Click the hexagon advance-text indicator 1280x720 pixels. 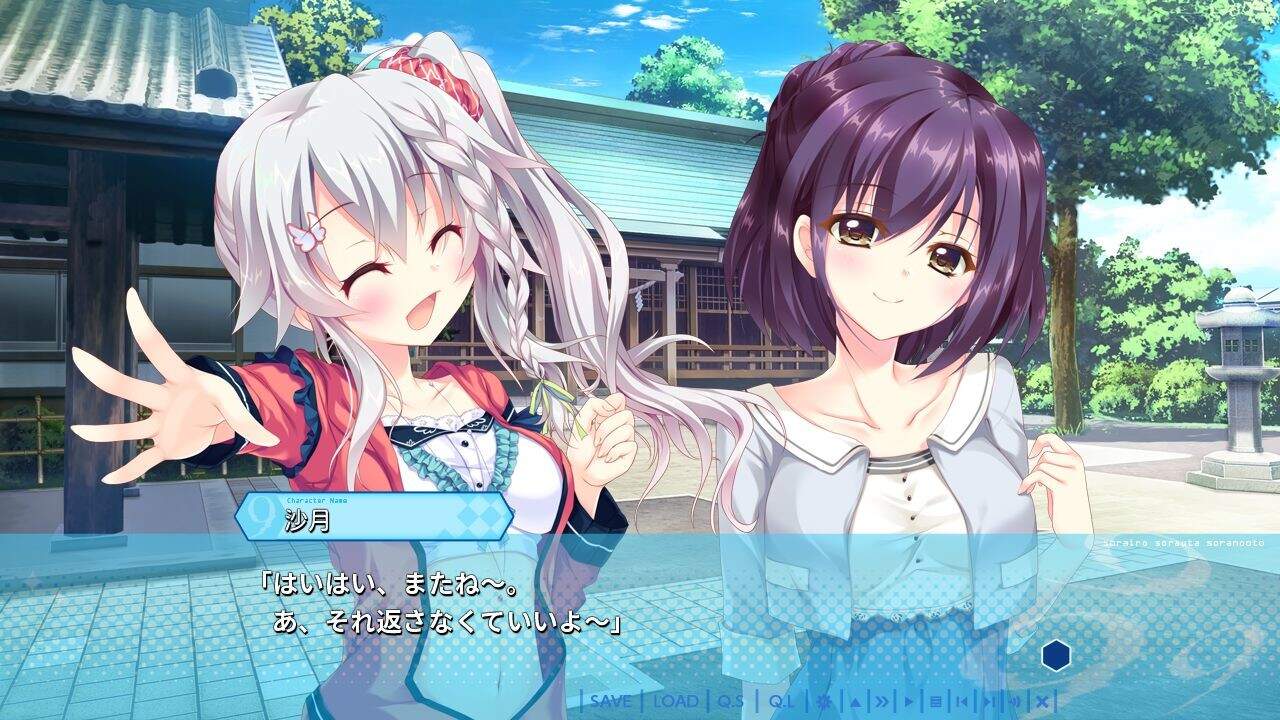(x=1056, y=656)
